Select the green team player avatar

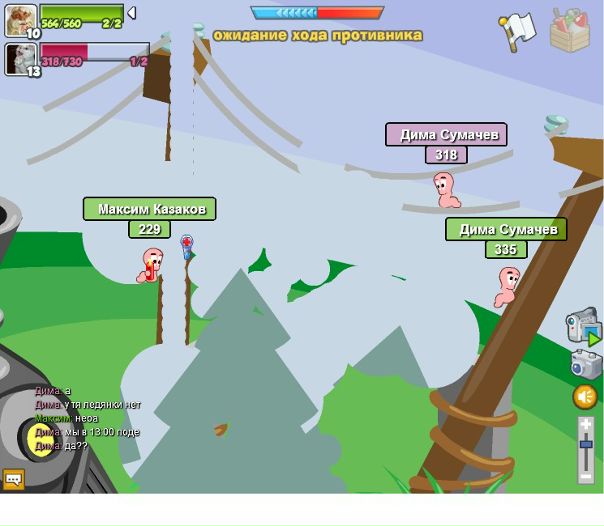pyautogui.click(x=20, y=19)
